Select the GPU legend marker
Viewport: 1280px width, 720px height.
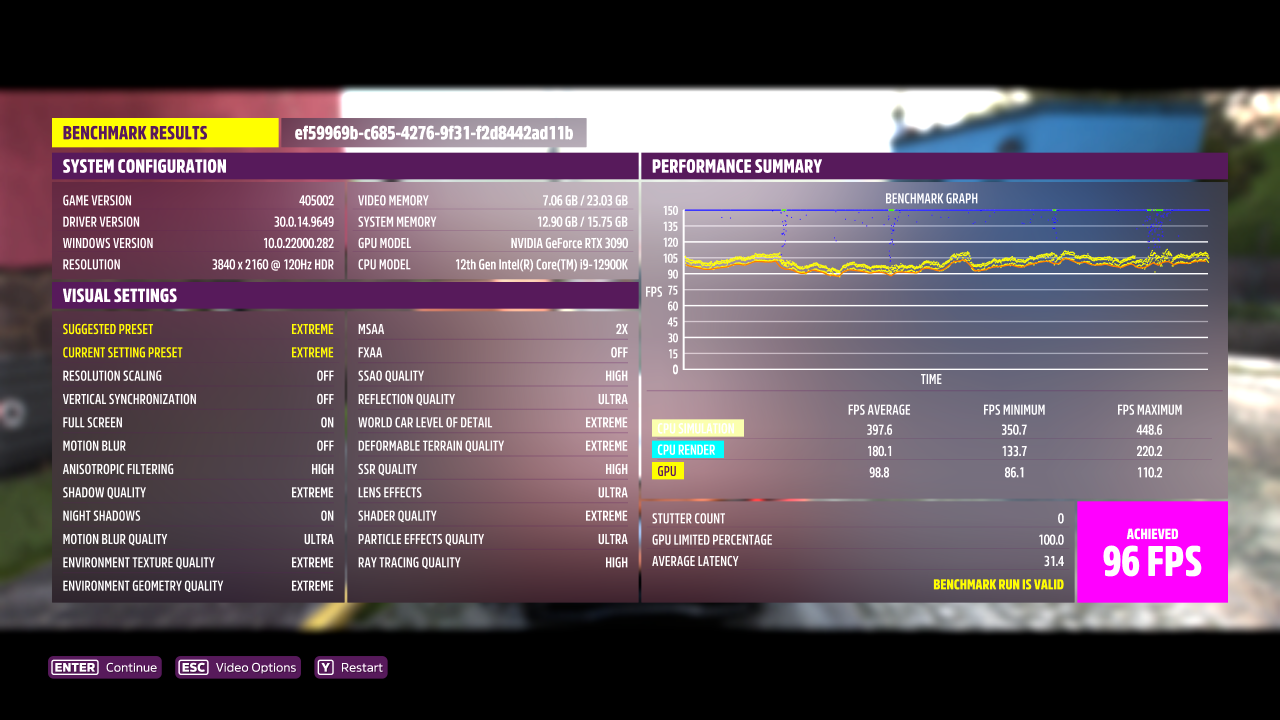666,470
